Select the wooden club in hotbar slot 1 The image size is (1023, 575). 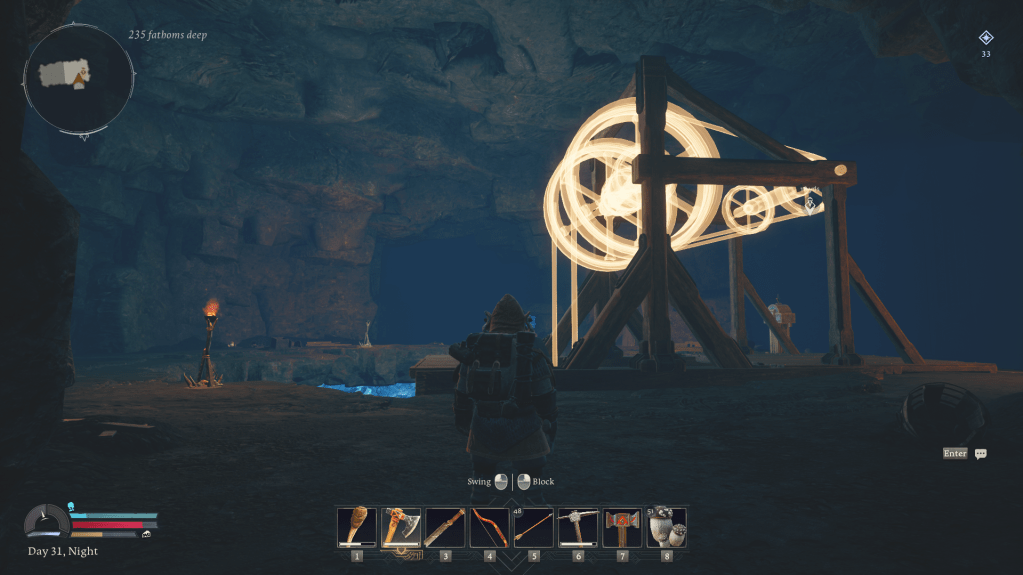point(357,527)
